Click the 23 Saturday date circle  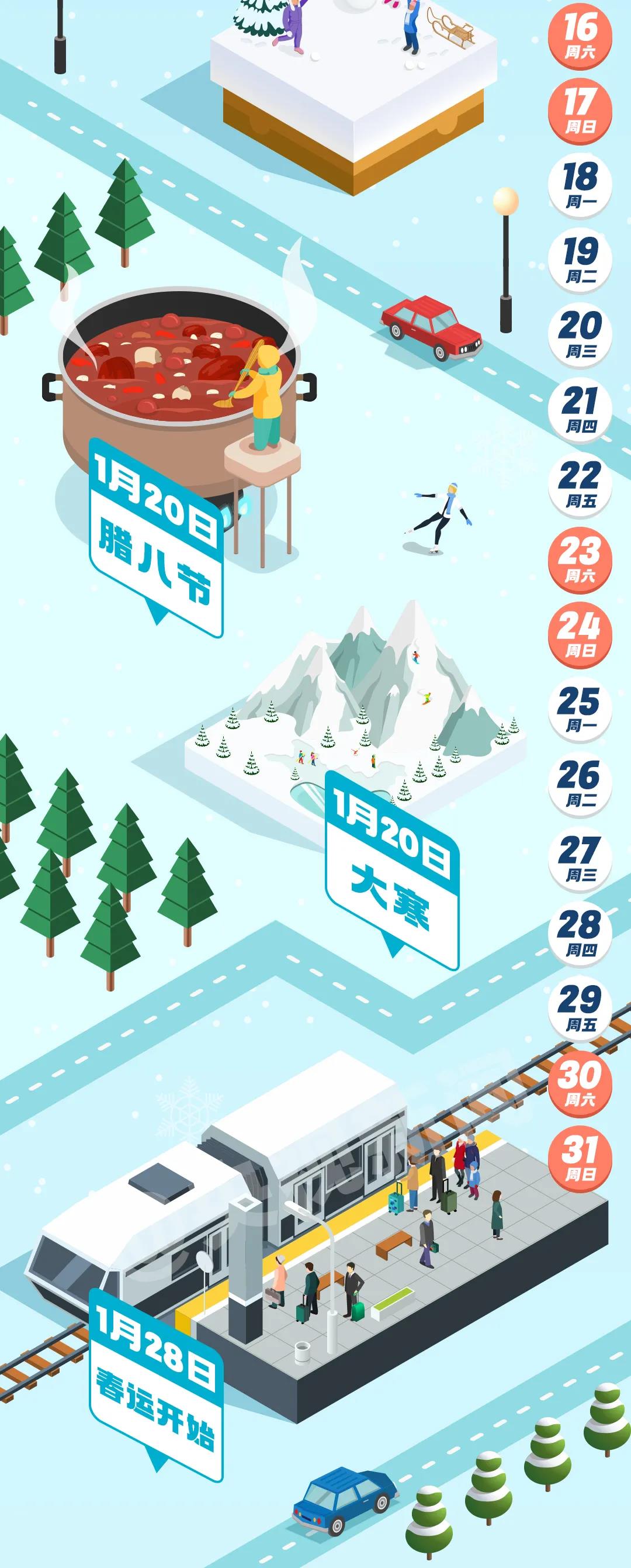point(580,560)
